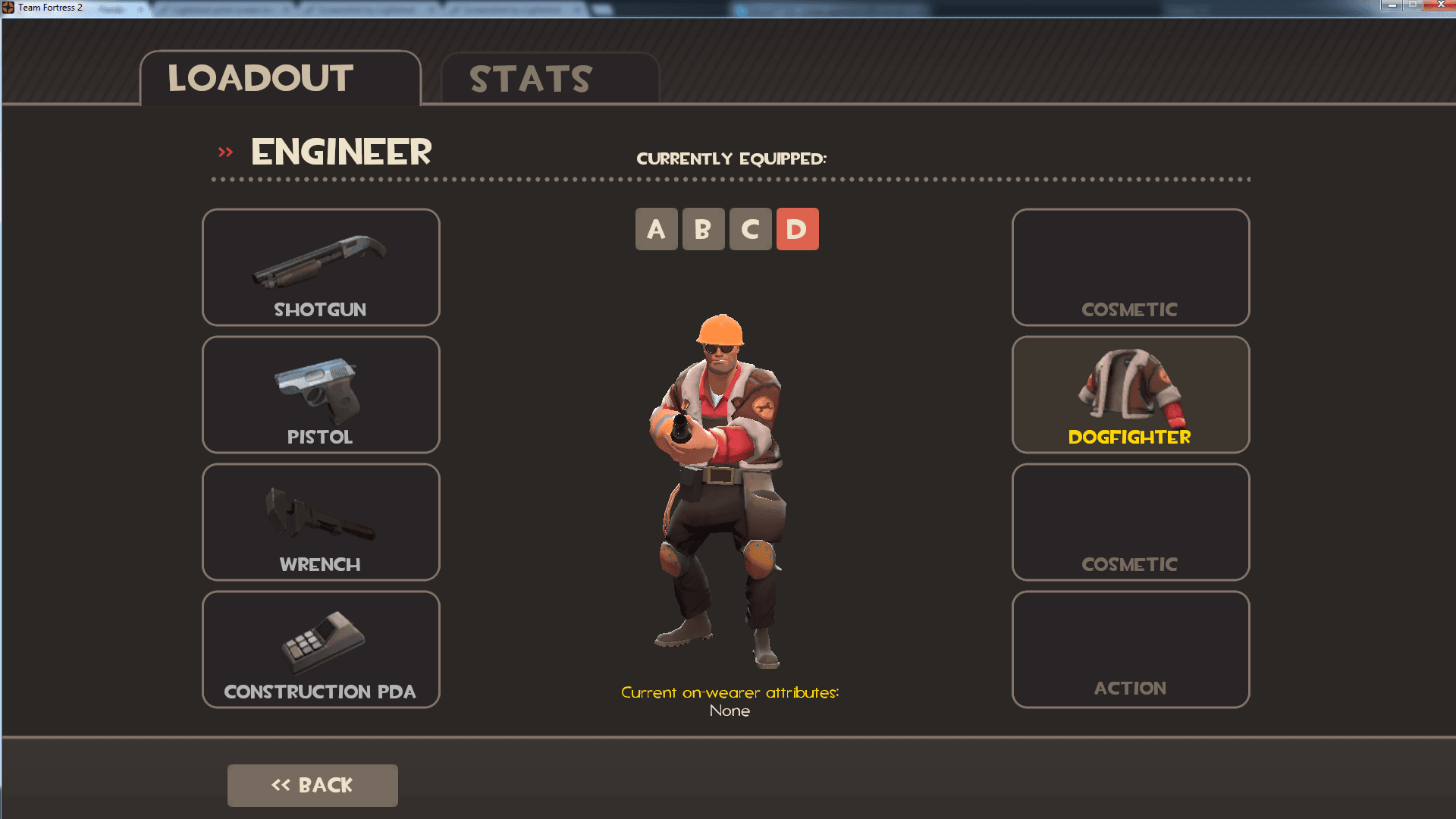This screenshot has width=1456, height=819.
Task: Enable loadout preset C
Action: coord(750,228)
